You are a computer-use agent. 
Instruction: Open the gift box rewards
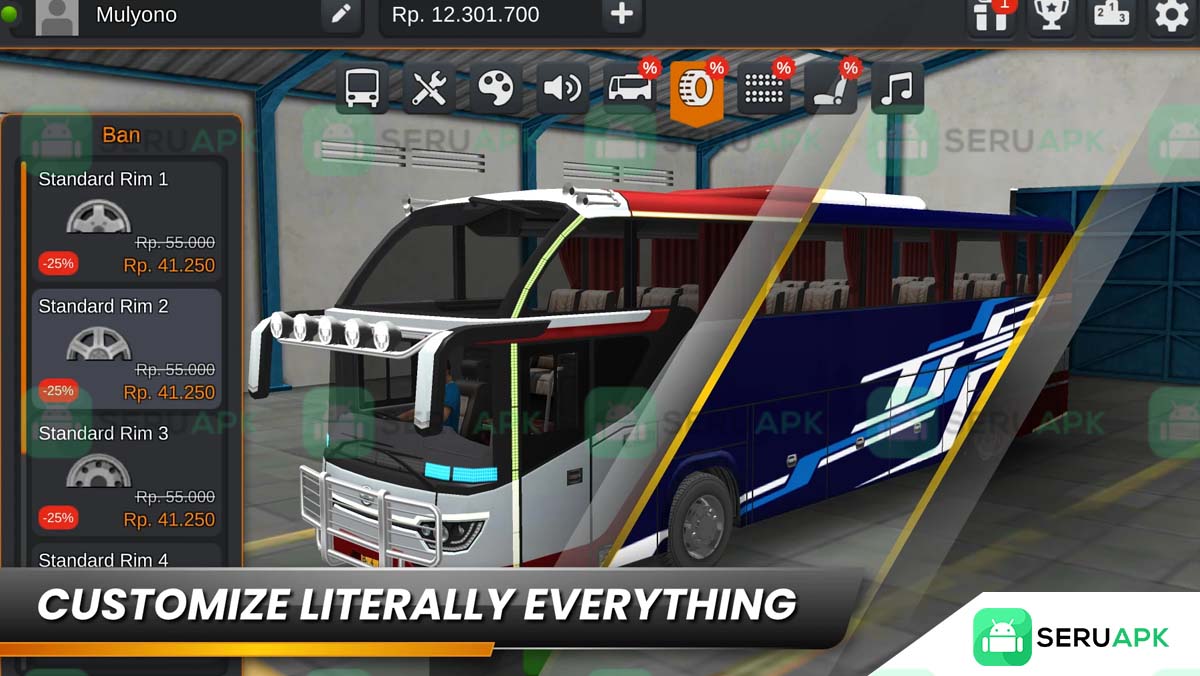(x=991, y=15)
